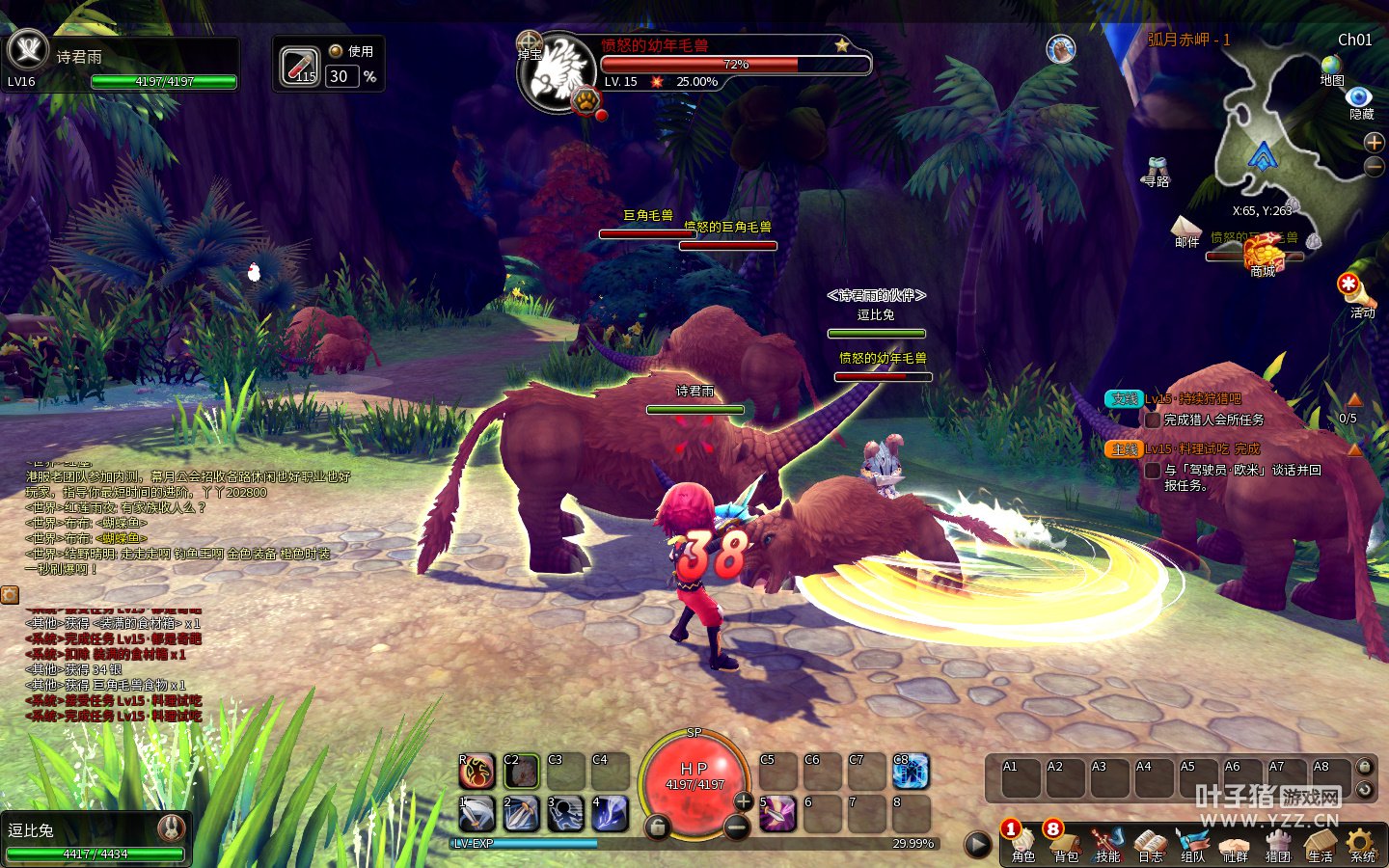The width and height of the screenshot is (1389, 868).
Task: Activate the purple dagger skill in slot 5
Action: point(777,813)
